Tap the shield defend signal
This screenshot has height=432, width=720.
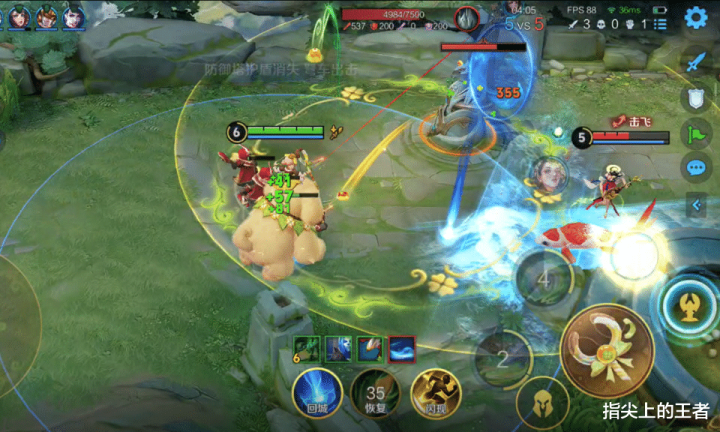click(x=695, y=98)
